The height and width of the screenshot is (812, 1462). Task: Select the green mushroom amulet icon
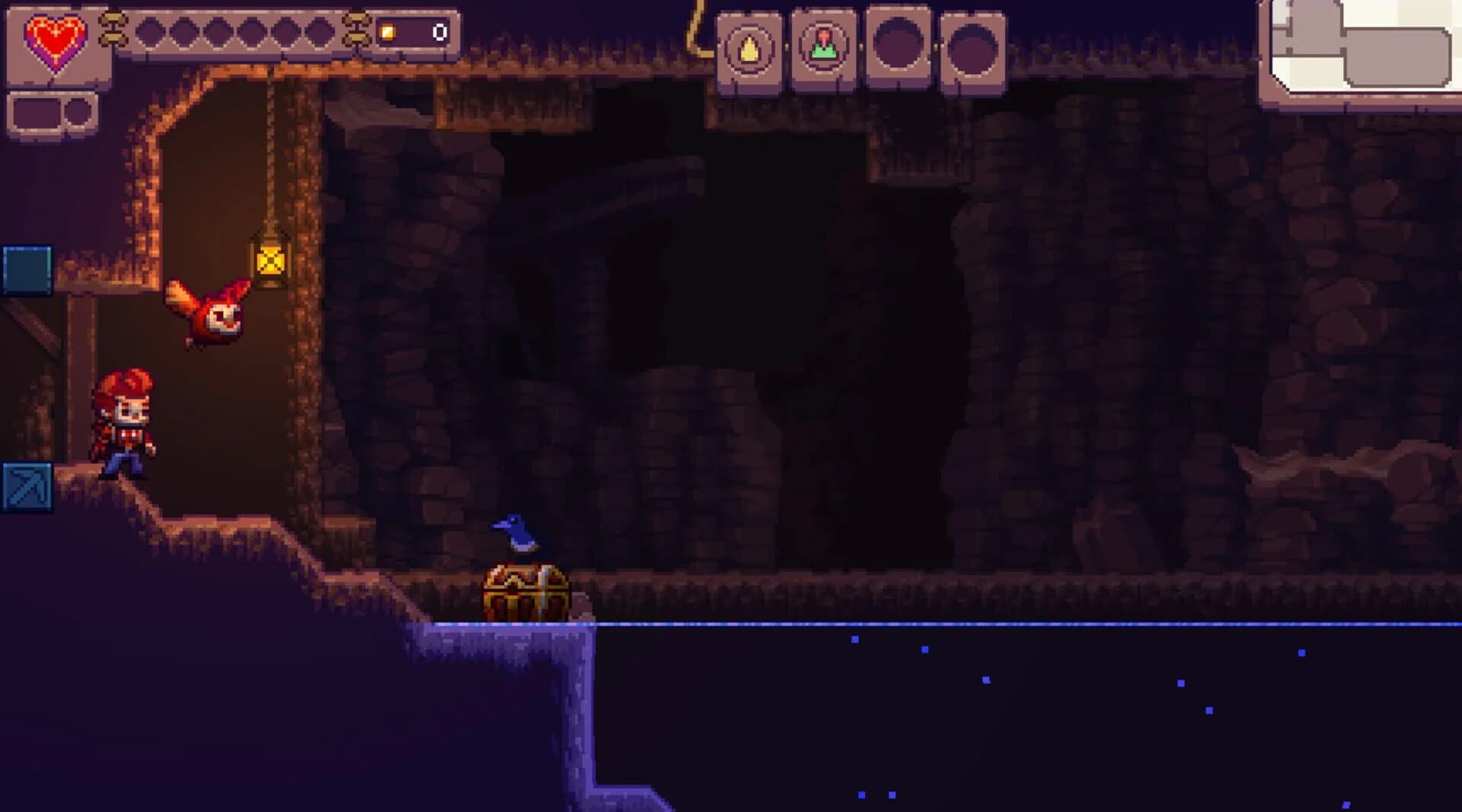point(824,46)
